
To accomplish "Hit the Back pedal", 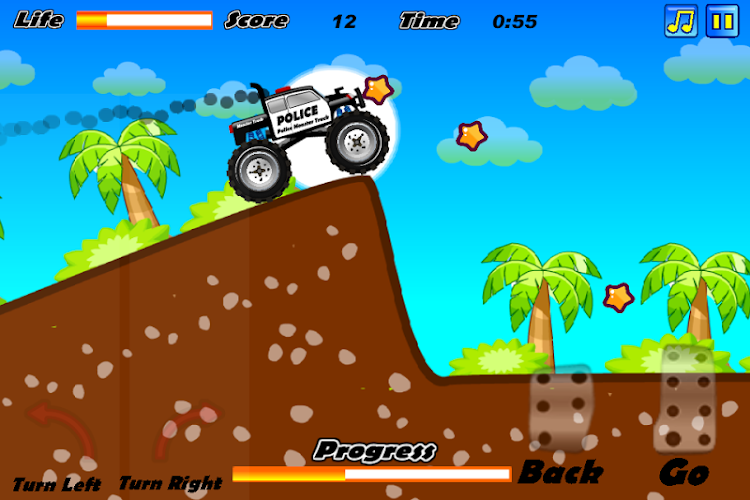I will (x=561, y=410).
